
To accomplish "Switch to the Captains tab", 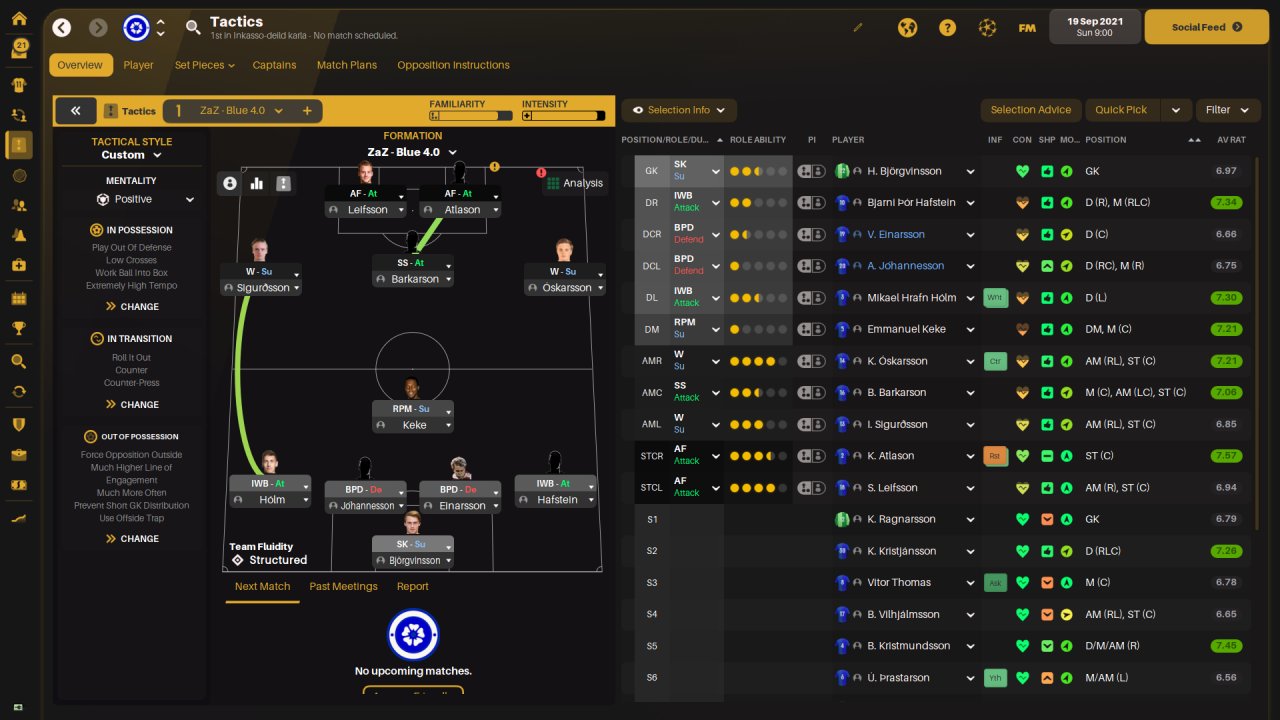I will point(274,65).
